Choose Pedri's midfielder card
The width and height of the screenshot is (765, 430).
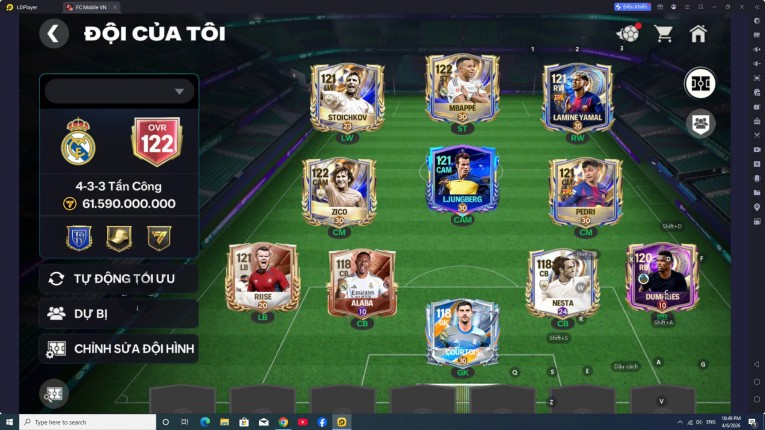click(x=585, y=191)
